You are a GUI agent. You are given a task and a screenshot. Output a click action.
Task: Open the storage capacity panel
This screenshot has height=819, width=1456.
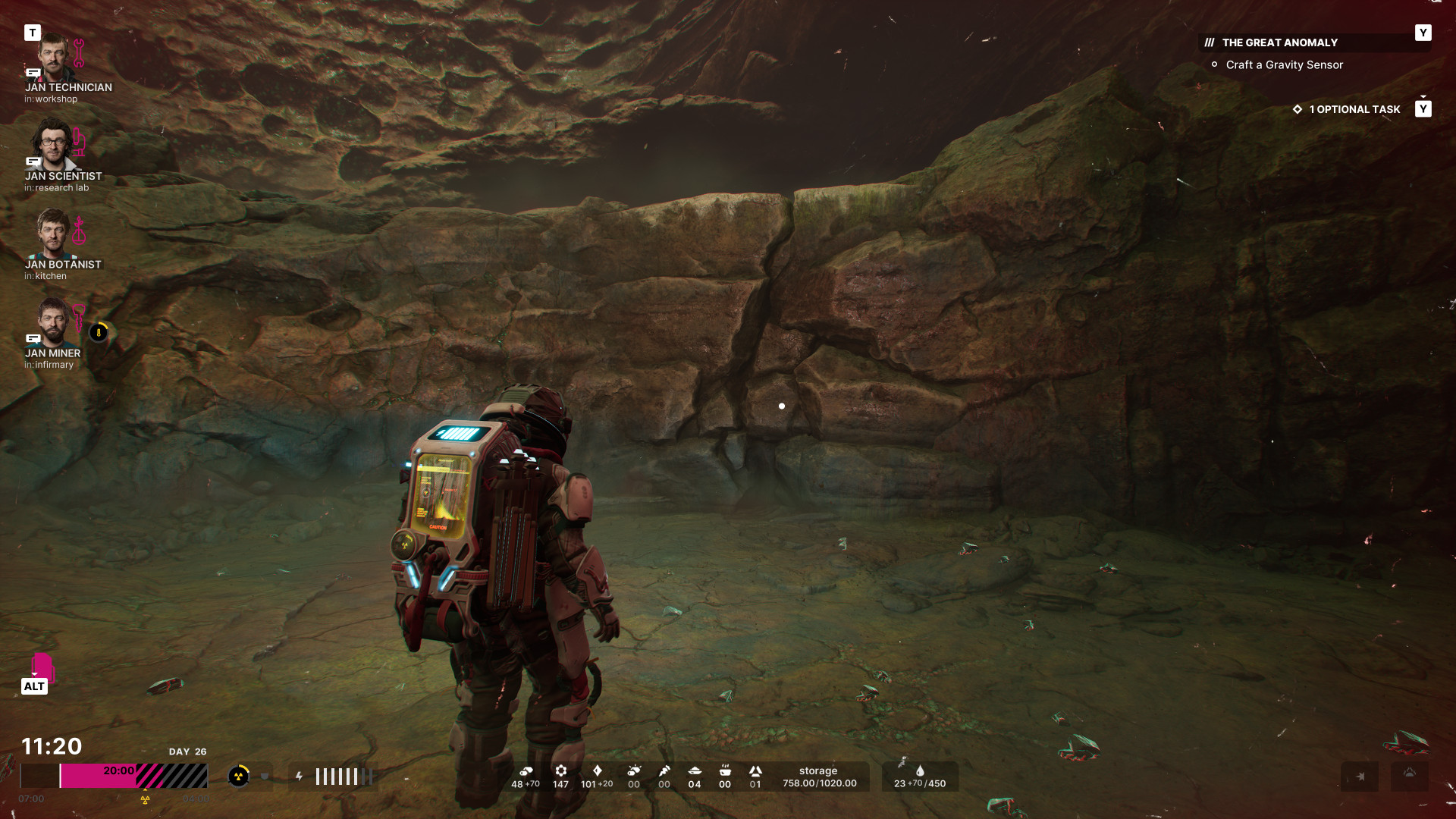point(819,777)
